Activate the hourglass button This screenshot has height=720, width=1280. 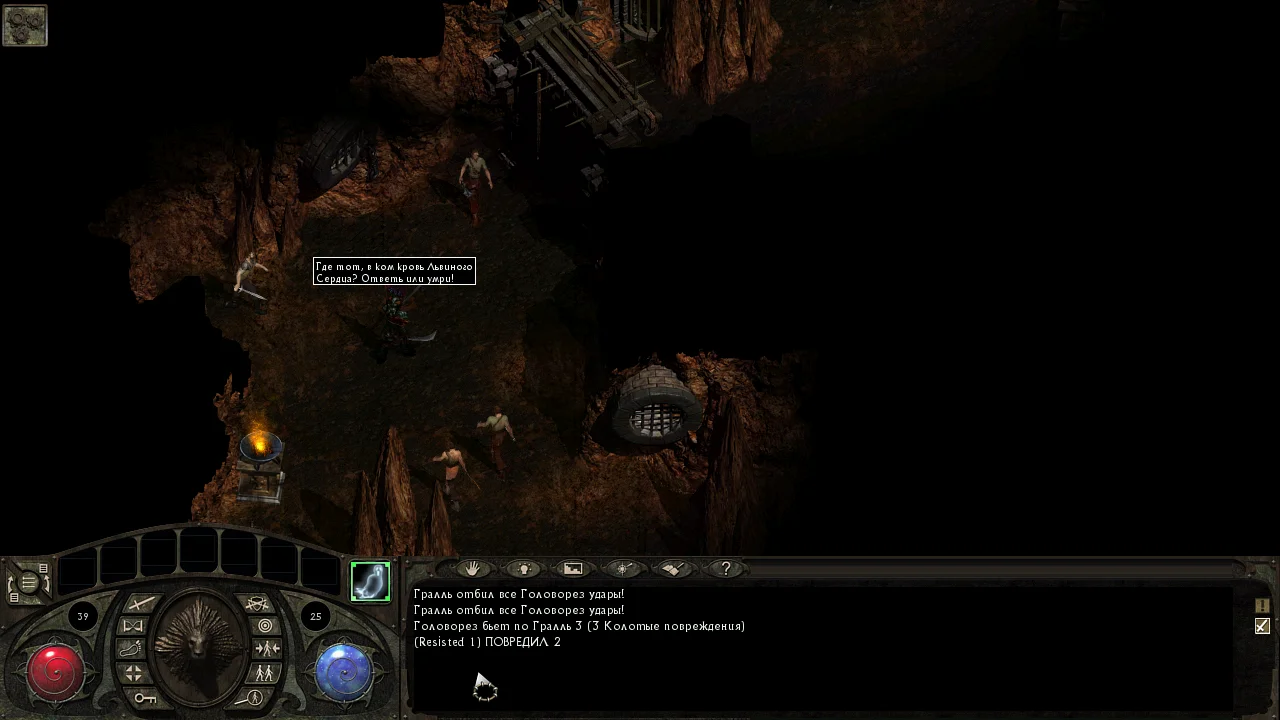133,626
